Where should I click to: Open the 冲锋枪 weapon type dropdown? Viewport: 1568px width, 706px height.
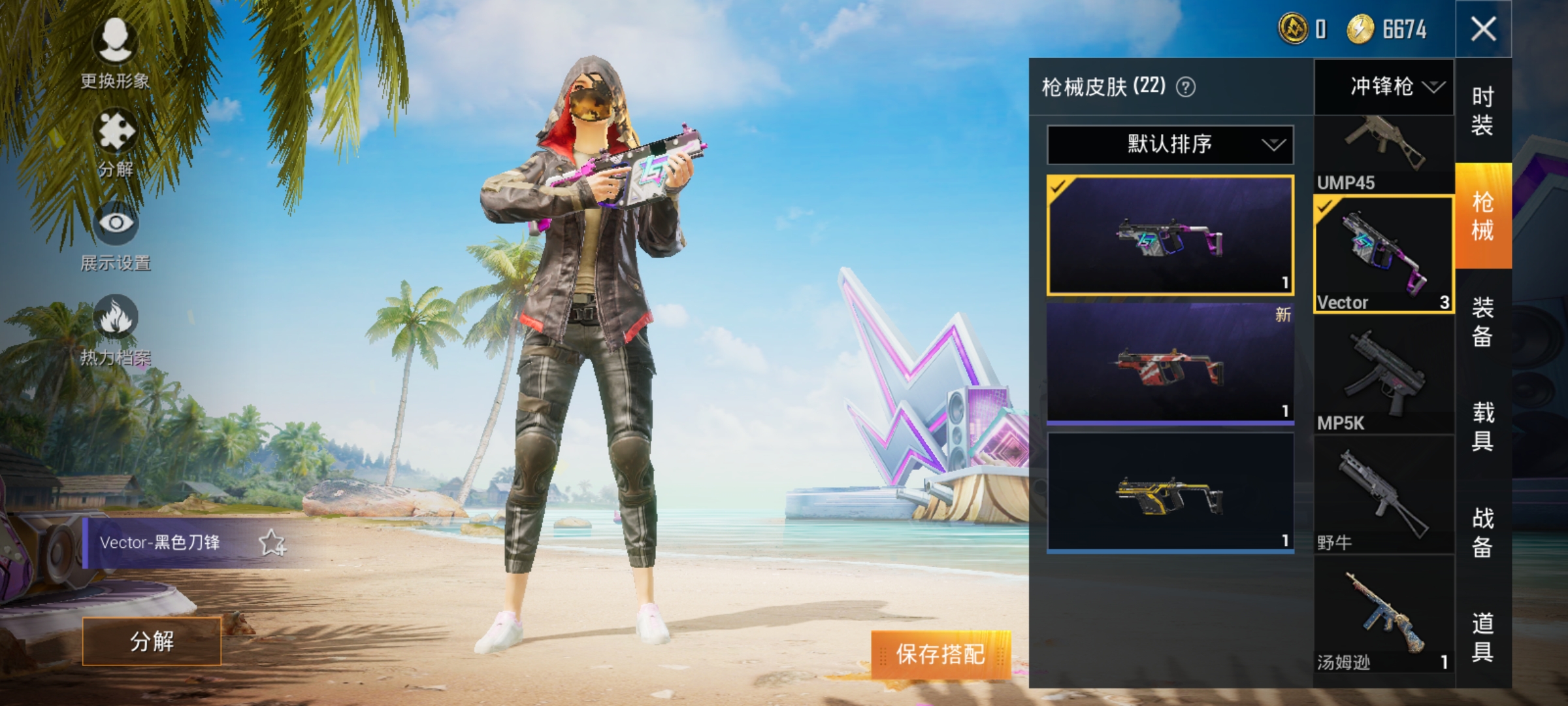pos(1384,86)
